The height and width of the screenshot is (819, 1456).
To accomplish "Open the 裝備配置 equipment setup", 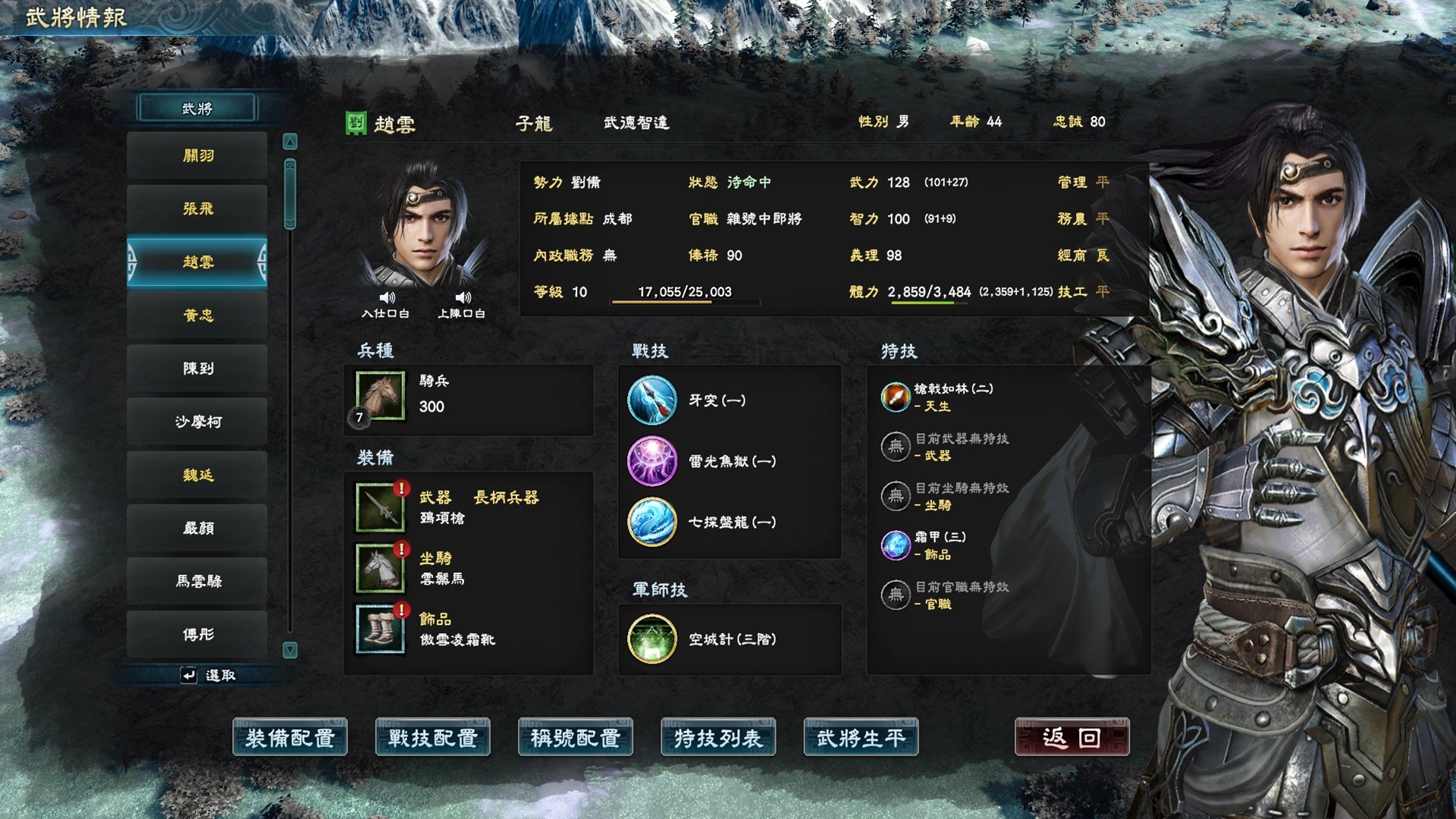I will (290, 736).
